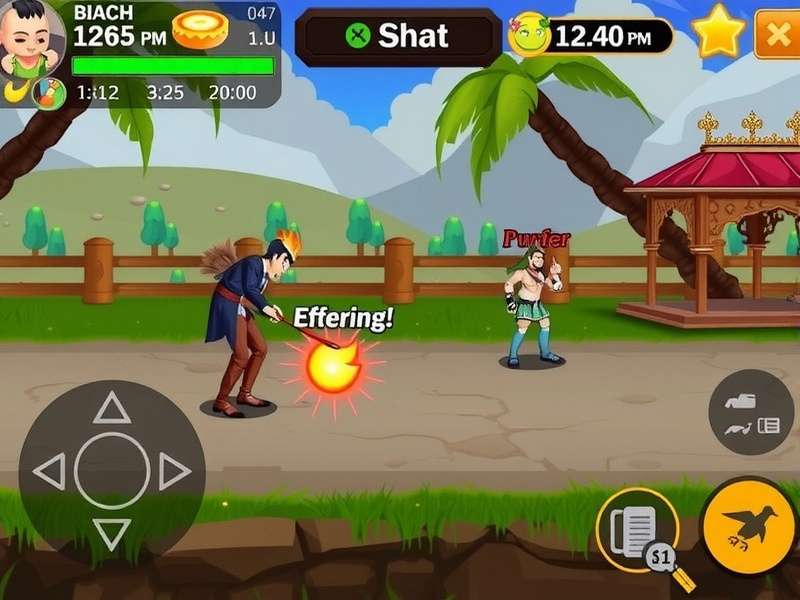Close the game with the orange X button
Viewport: 800px width, 600px height.
pos(777,34)
